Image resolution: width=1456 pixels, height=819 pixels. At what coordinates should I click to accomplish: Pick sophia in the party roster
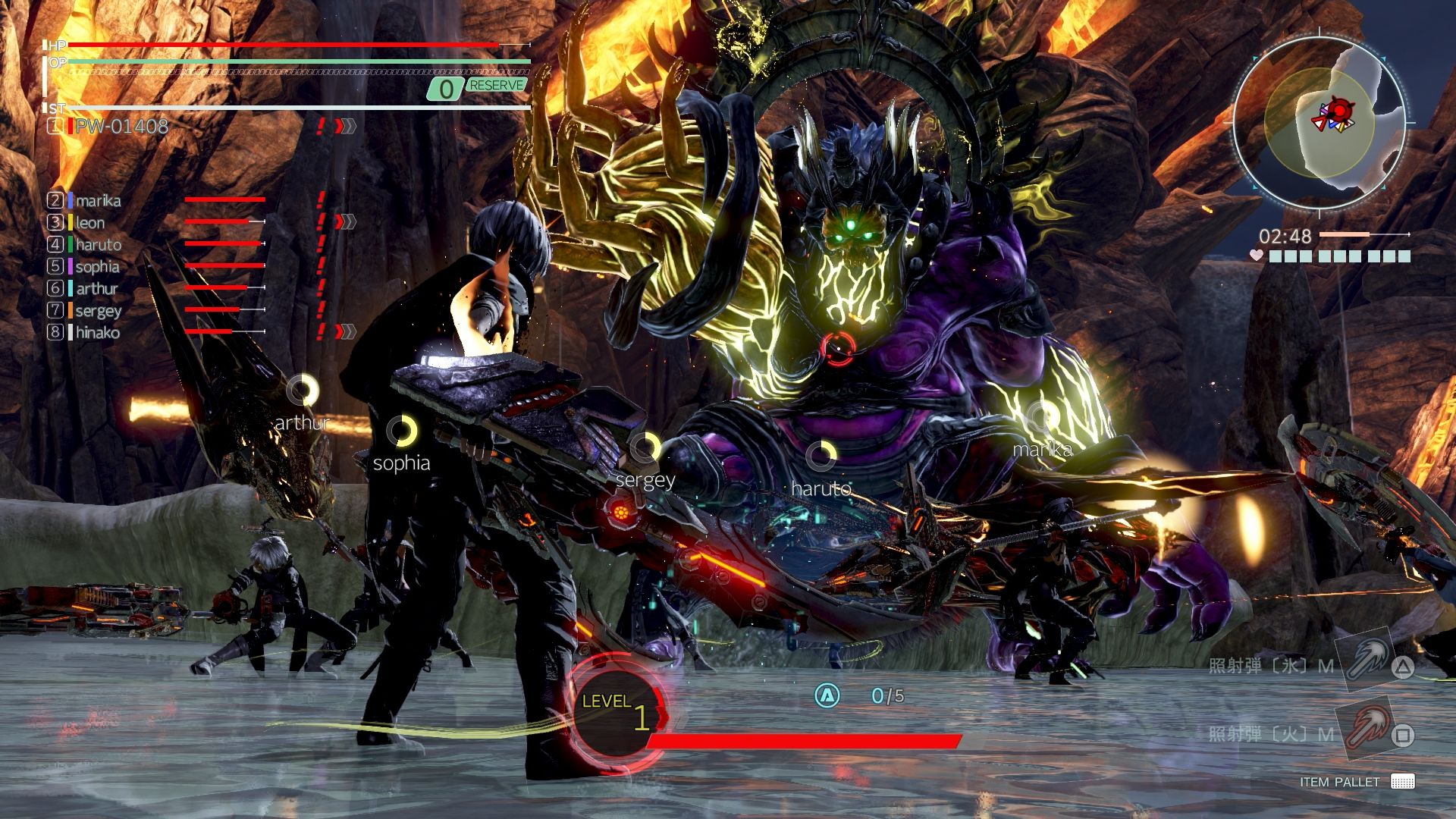(x=97, y=267)
